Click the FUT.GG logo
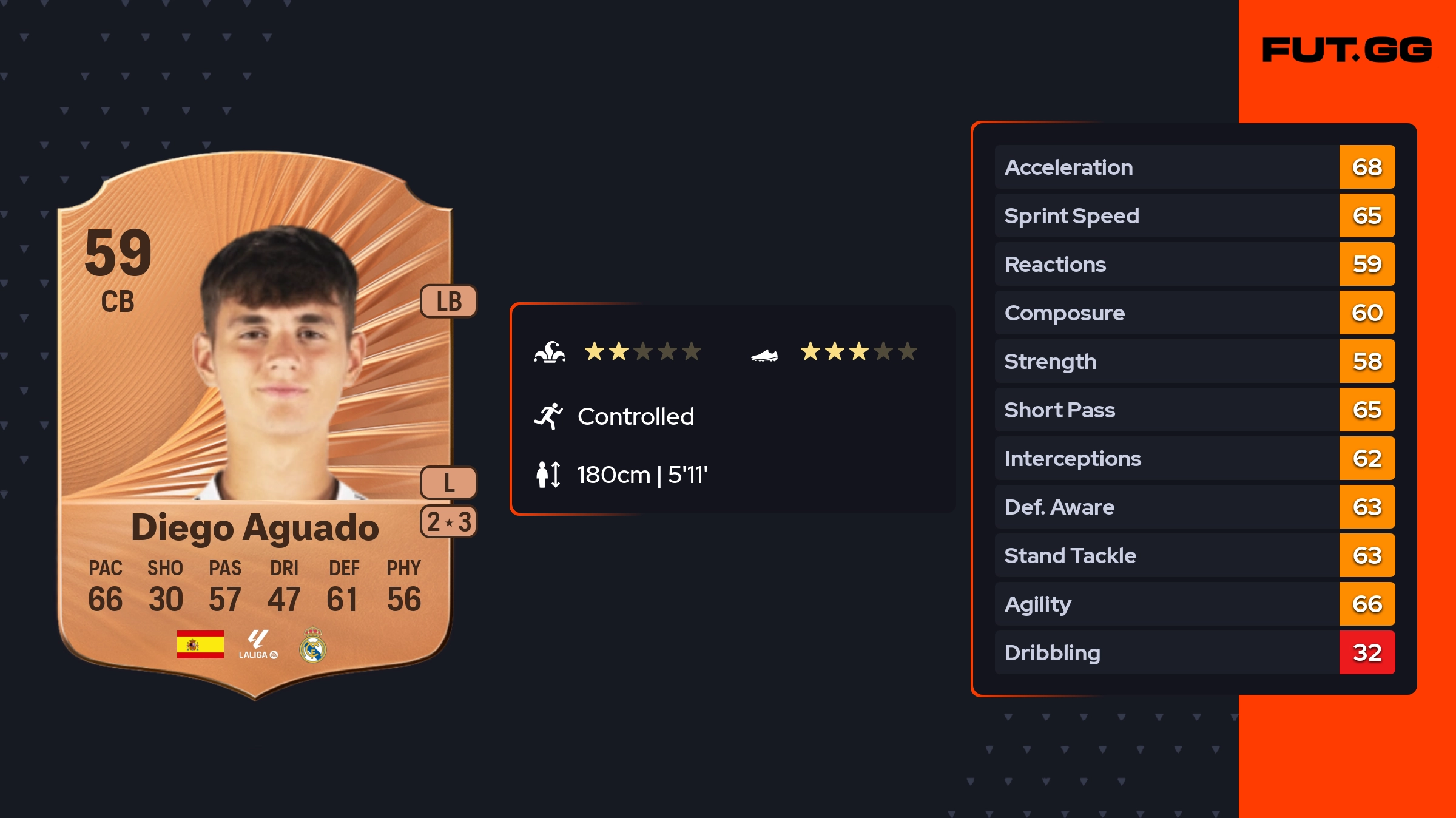Screen dimensions: 1456x818 pos(1347,50)
